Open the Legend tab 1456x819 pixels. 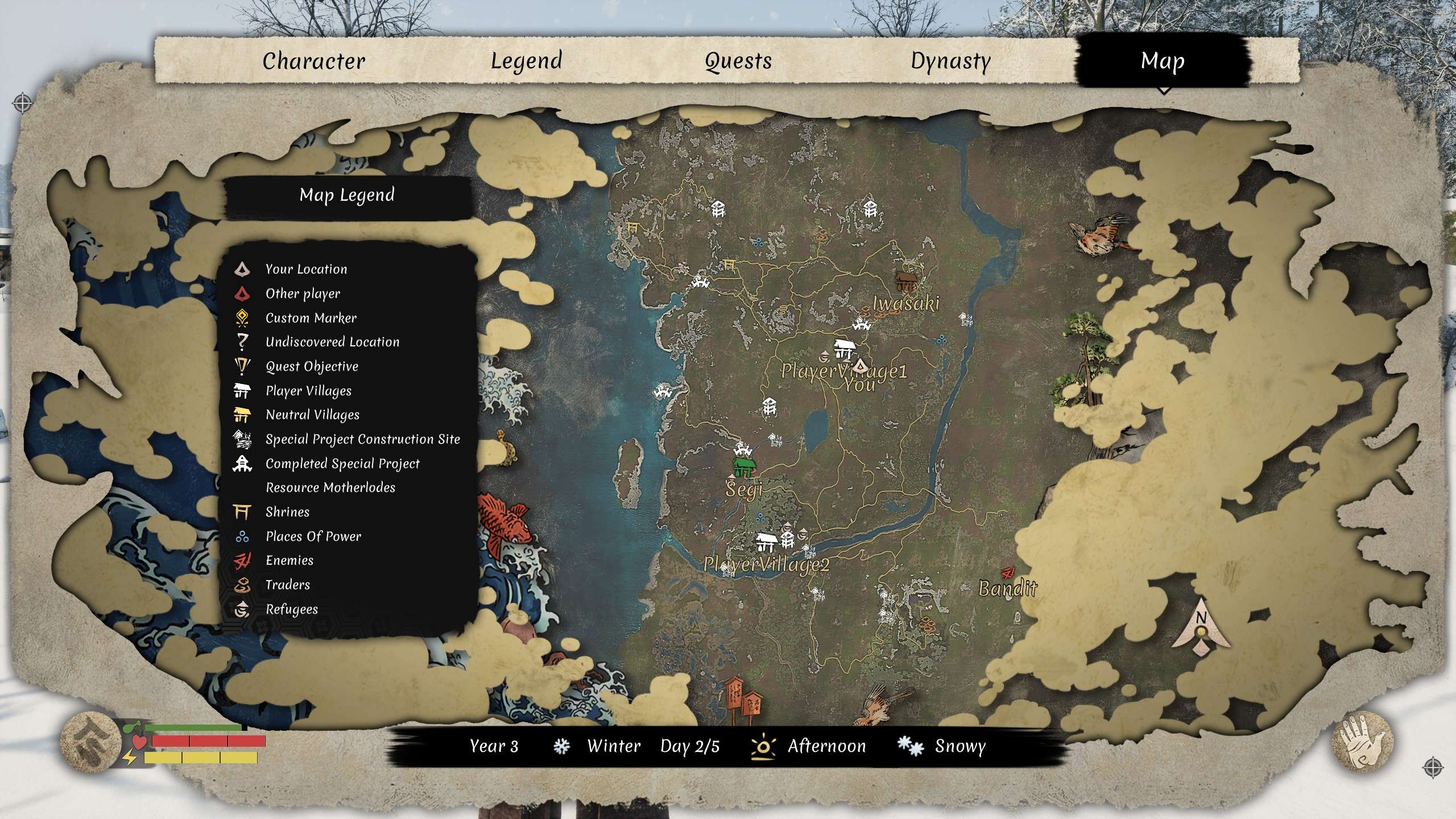pyautogui.click(x=526, y=61)
